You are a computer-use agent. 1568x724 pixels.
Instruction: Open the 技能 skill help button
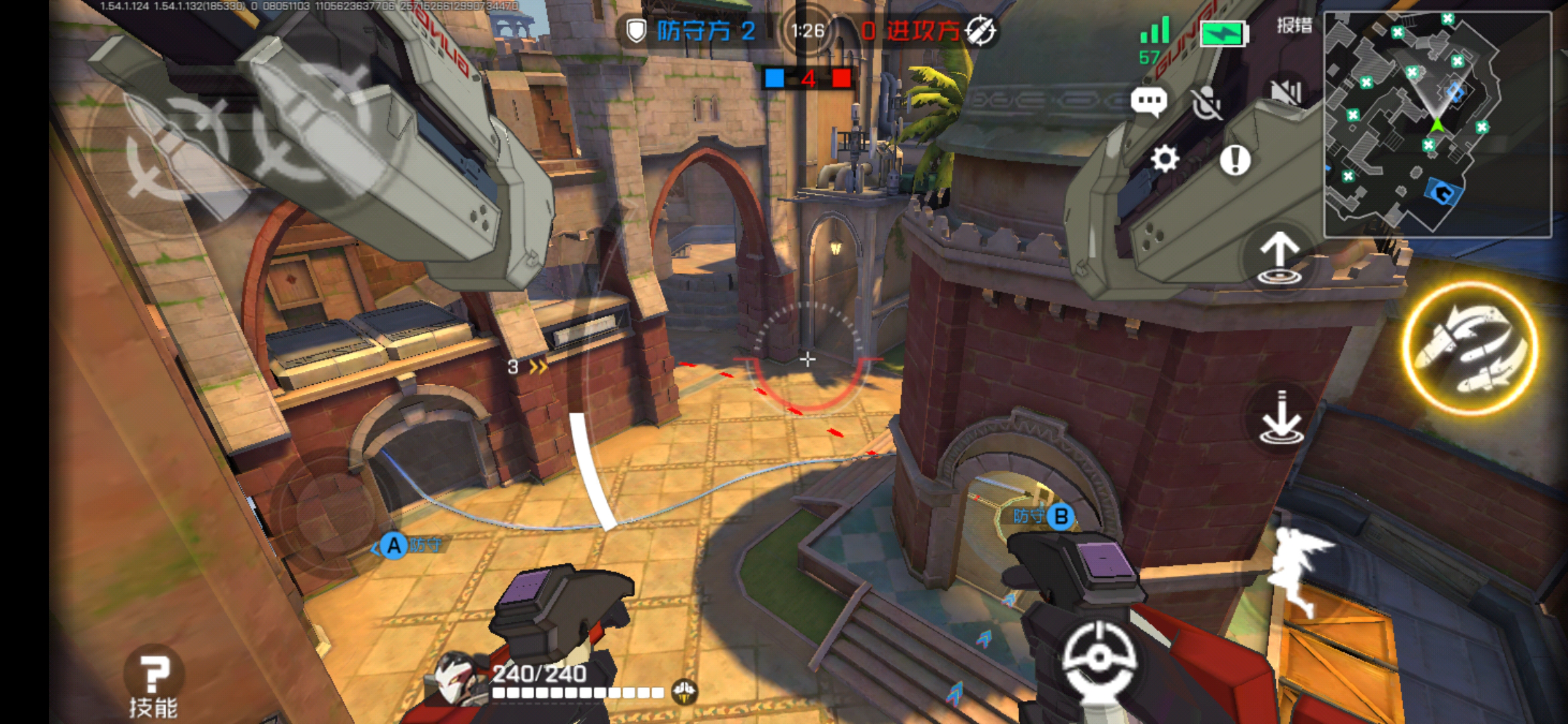(153, 683)
